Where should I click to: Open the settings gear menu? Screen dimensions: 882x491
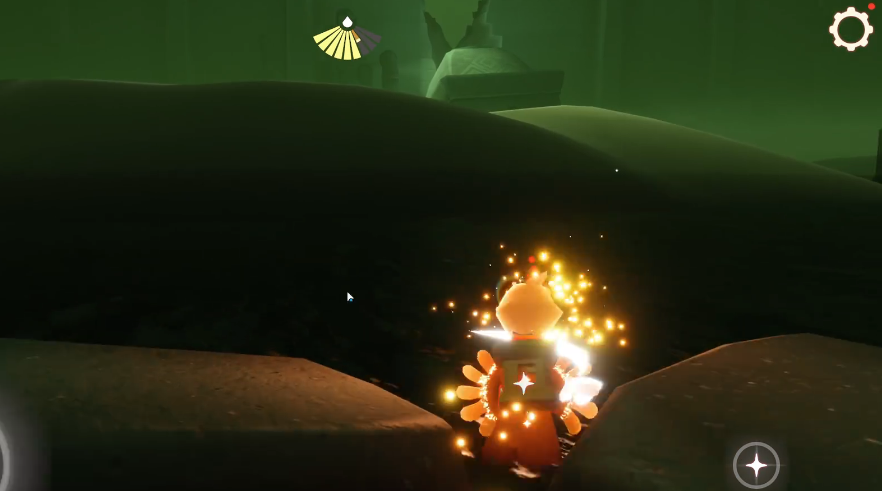coord(851,29)
